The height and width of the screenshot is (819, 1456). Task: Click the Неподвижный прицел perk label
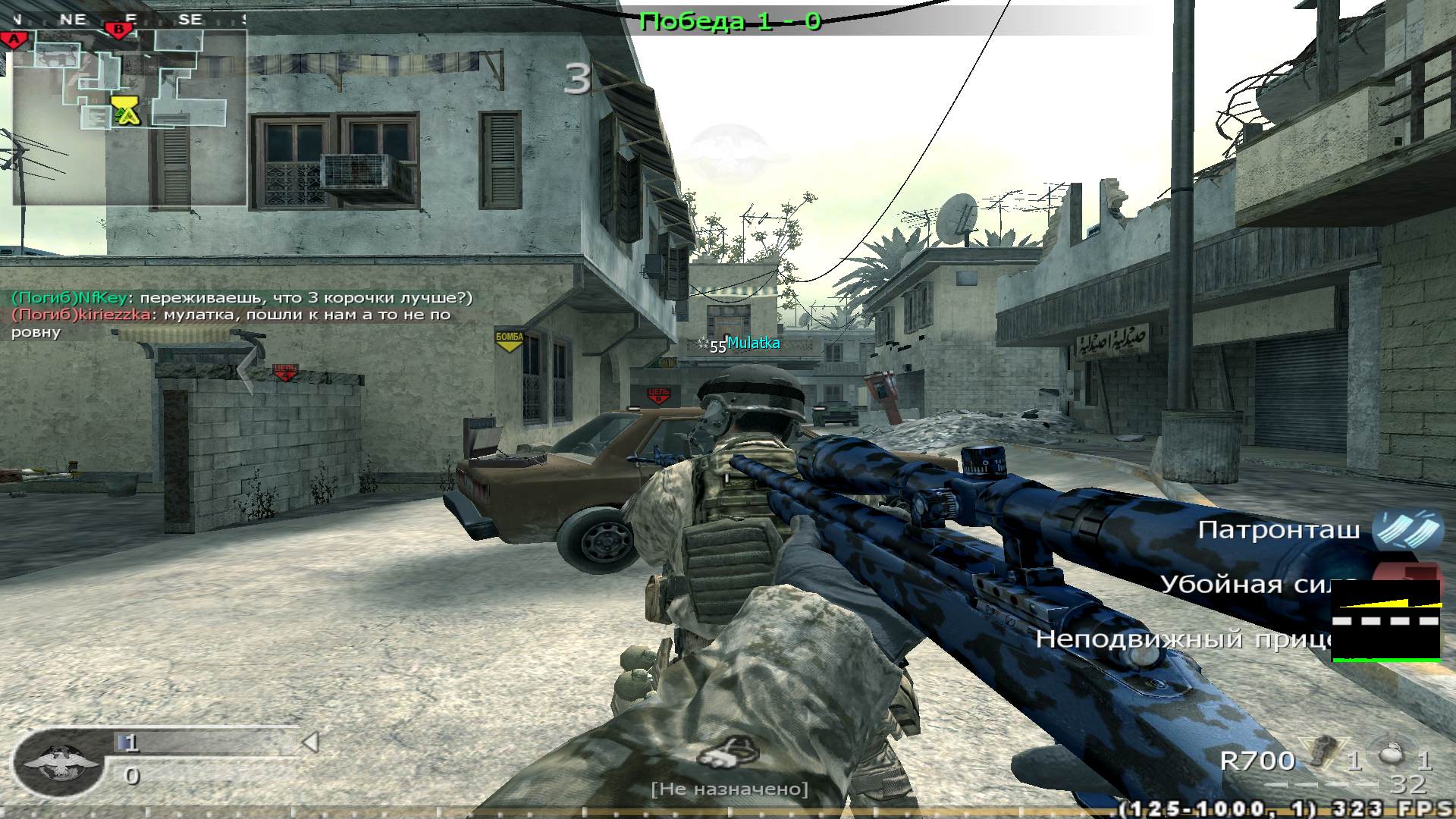[x=1185, y=639]
